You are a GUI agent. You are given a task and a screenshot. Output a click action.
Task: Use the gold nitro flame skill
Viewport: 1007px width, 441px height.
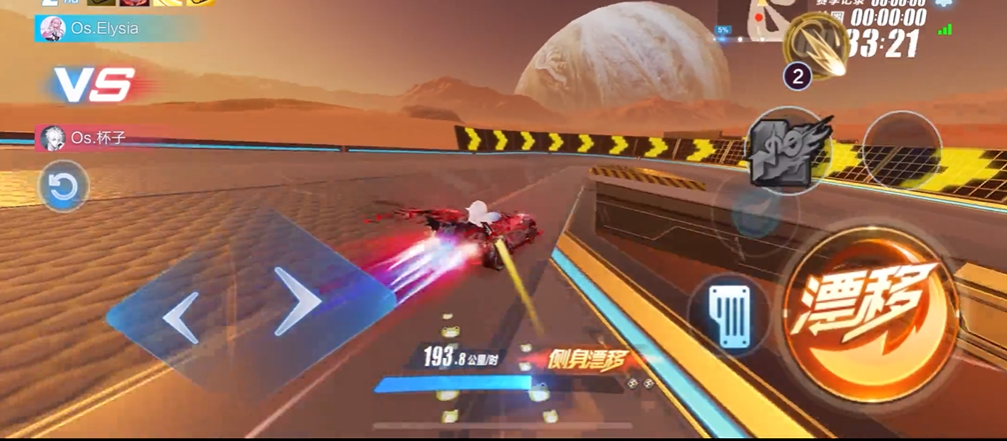814,42
